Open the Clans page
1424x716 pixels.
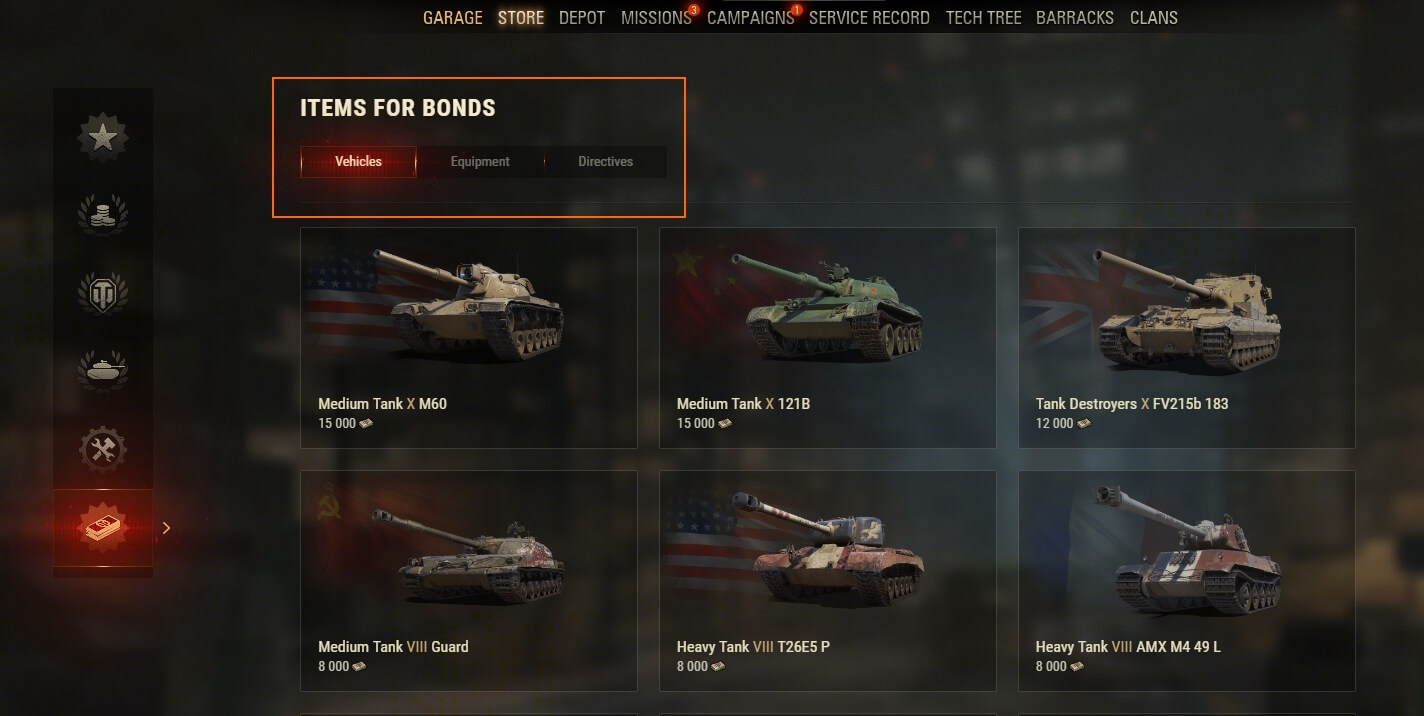click(x=1153, y=18)
